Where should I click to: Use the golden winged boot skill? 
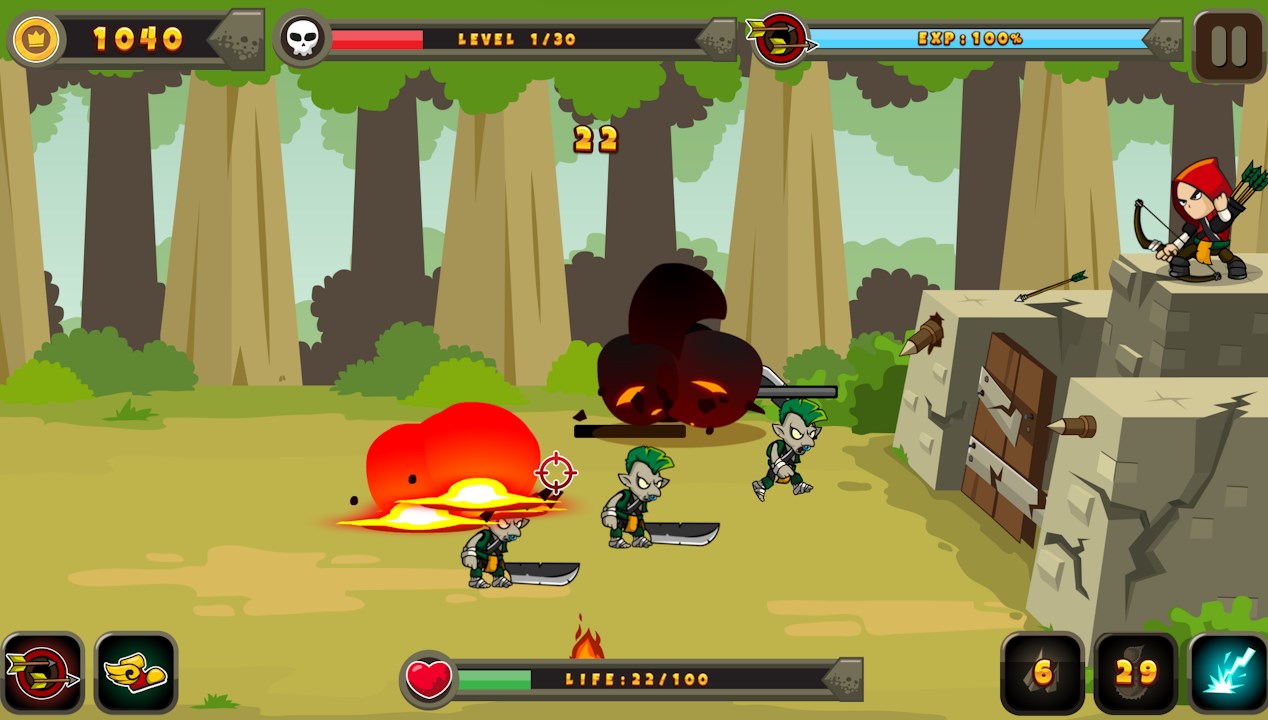(136, 673)
